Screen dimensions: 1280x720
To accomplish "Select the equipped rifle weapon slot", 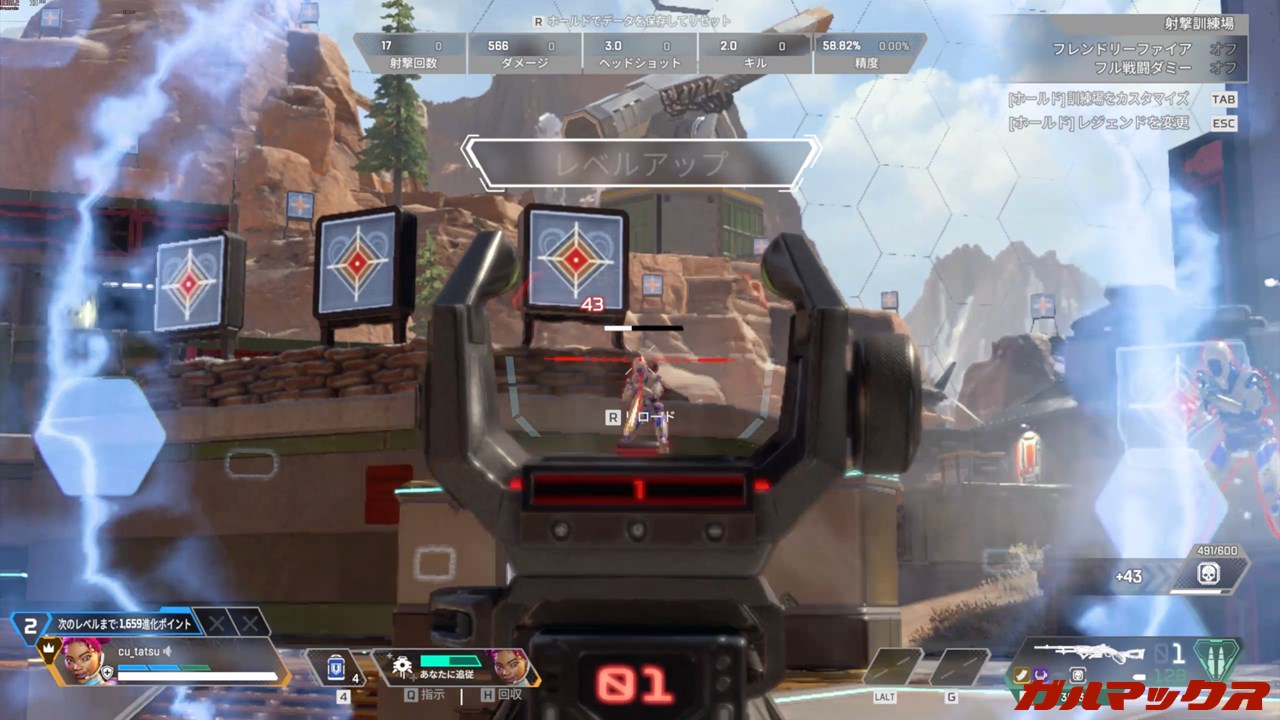I will [1089, 652].
